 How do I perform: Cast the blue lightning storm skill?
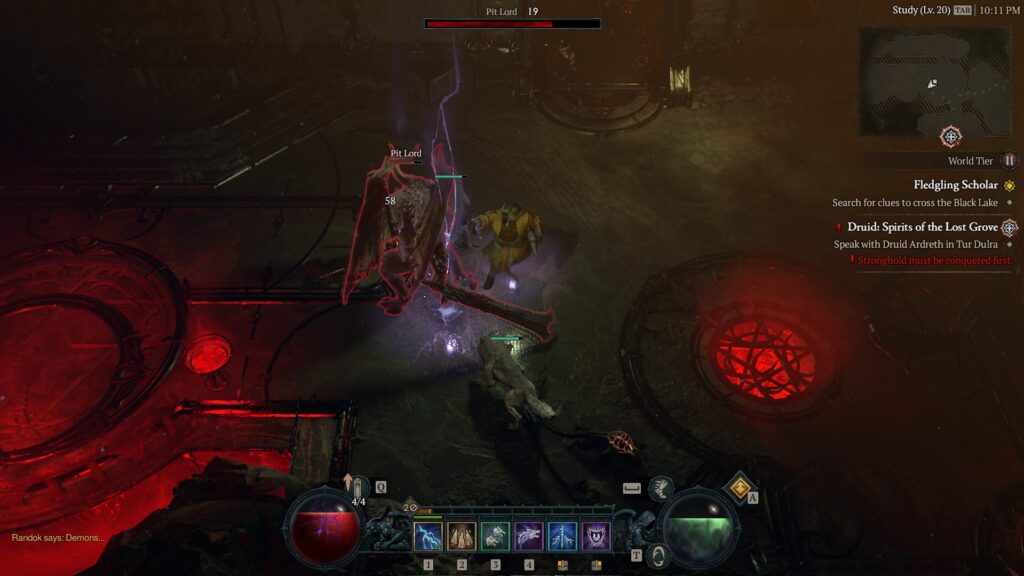tap(563, 537)
